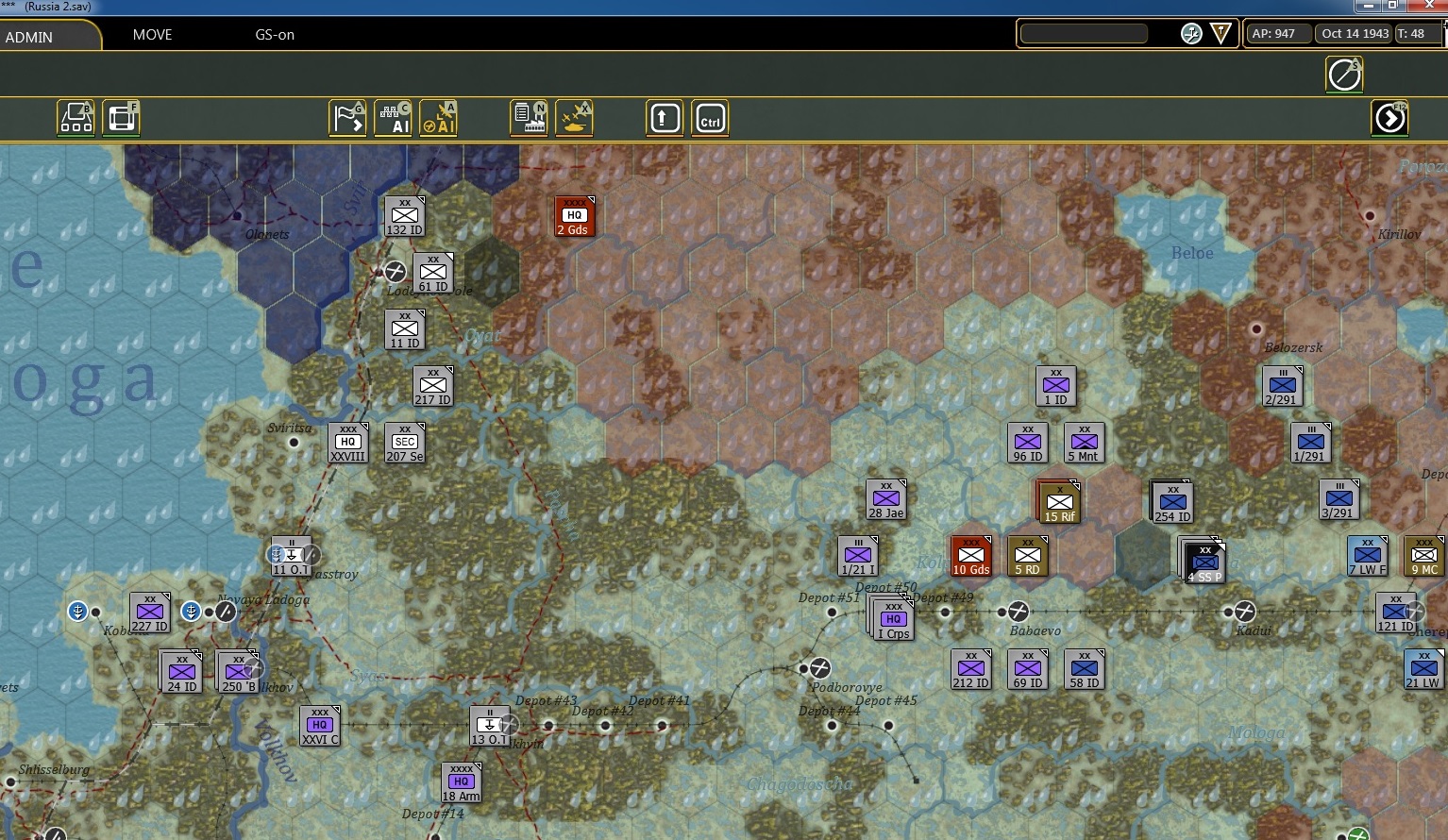Toggle the frame display icon labeled F
1448x840 pixels.
(121, 118)
